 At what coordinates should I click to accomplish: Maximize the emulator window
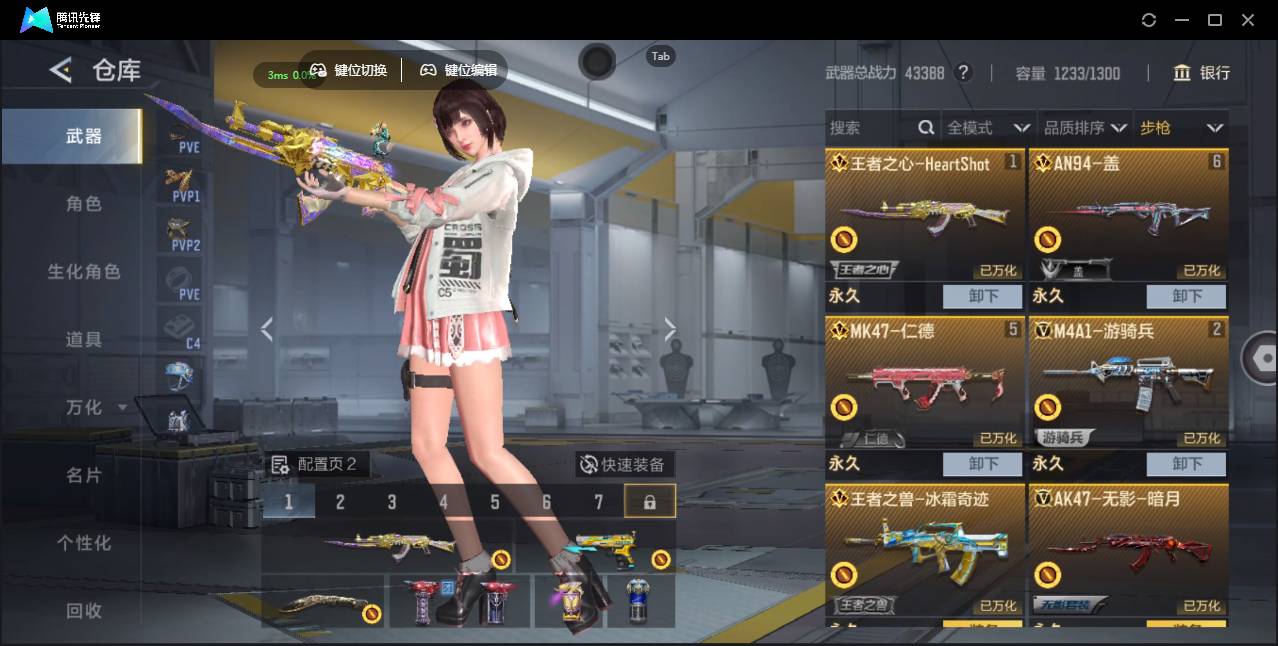coord(1215,20)
